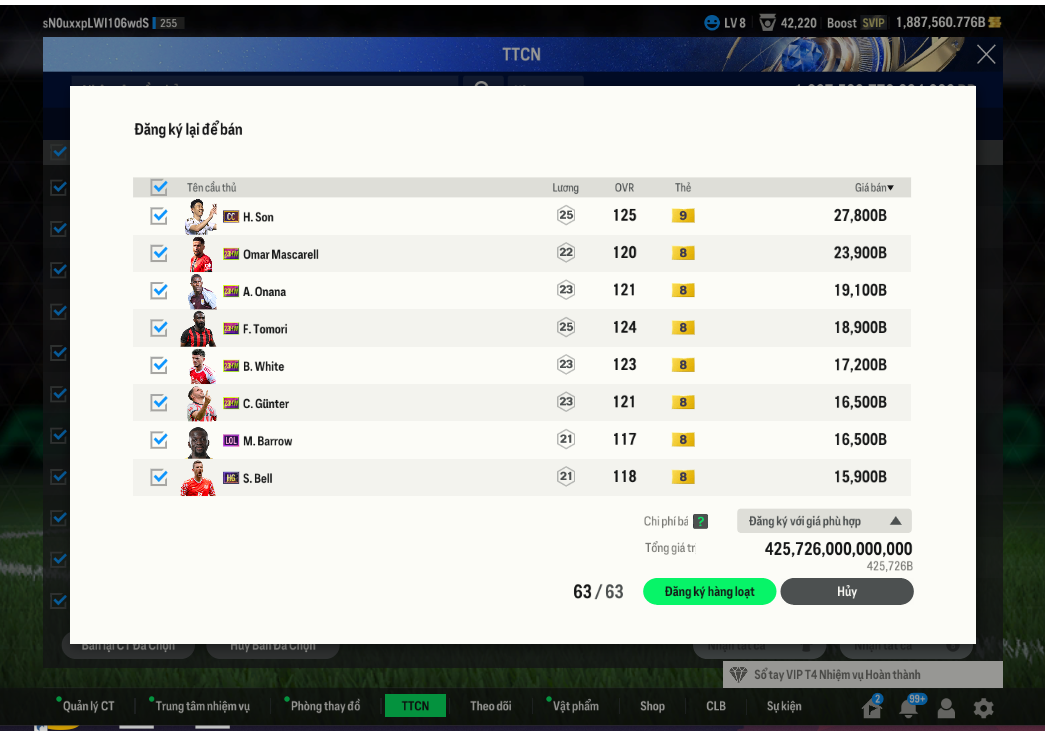Open the Shop menu entry

point(652,706)
